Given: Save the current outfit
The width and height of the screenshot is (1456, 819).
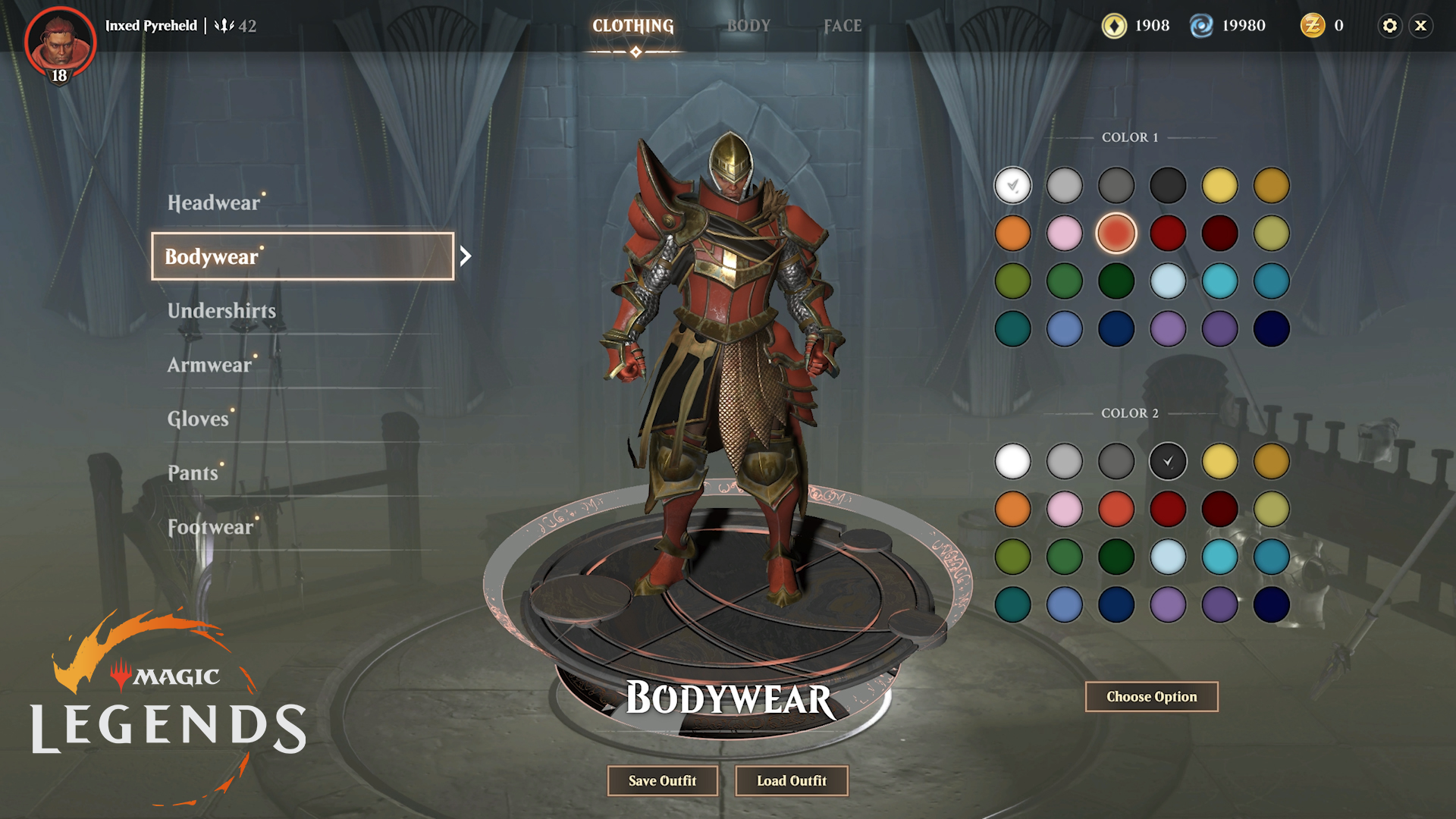Looking at the screenshot, I should 662,780.
